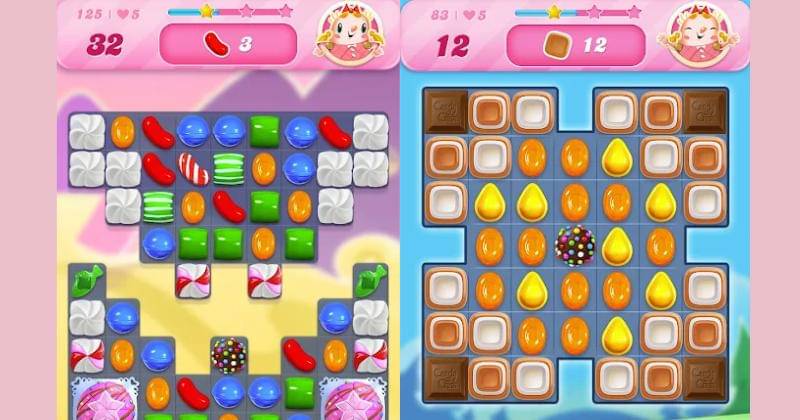Open the red candy objective panel

[228, 44]
